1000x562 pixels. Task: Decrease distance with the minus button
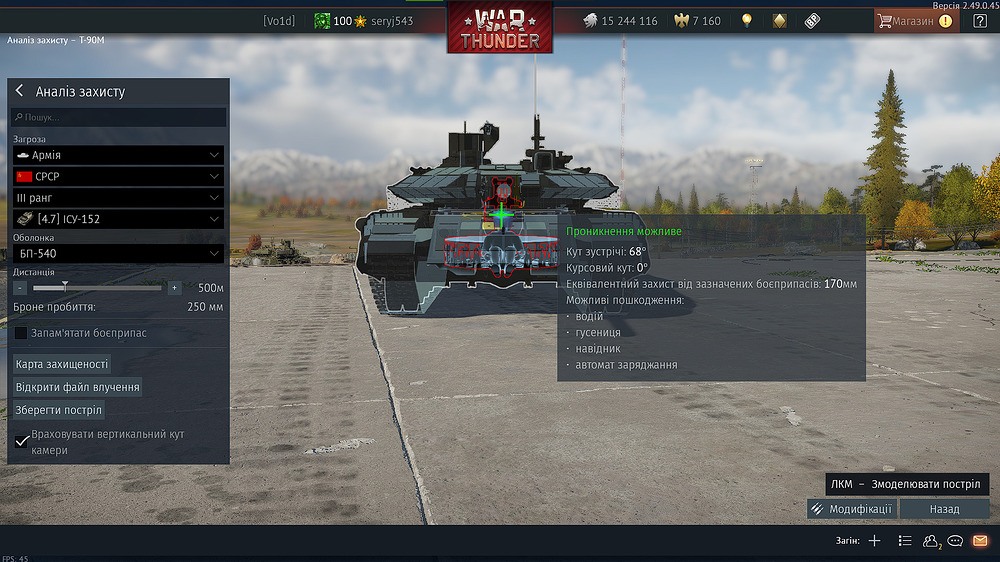(20, 288)
